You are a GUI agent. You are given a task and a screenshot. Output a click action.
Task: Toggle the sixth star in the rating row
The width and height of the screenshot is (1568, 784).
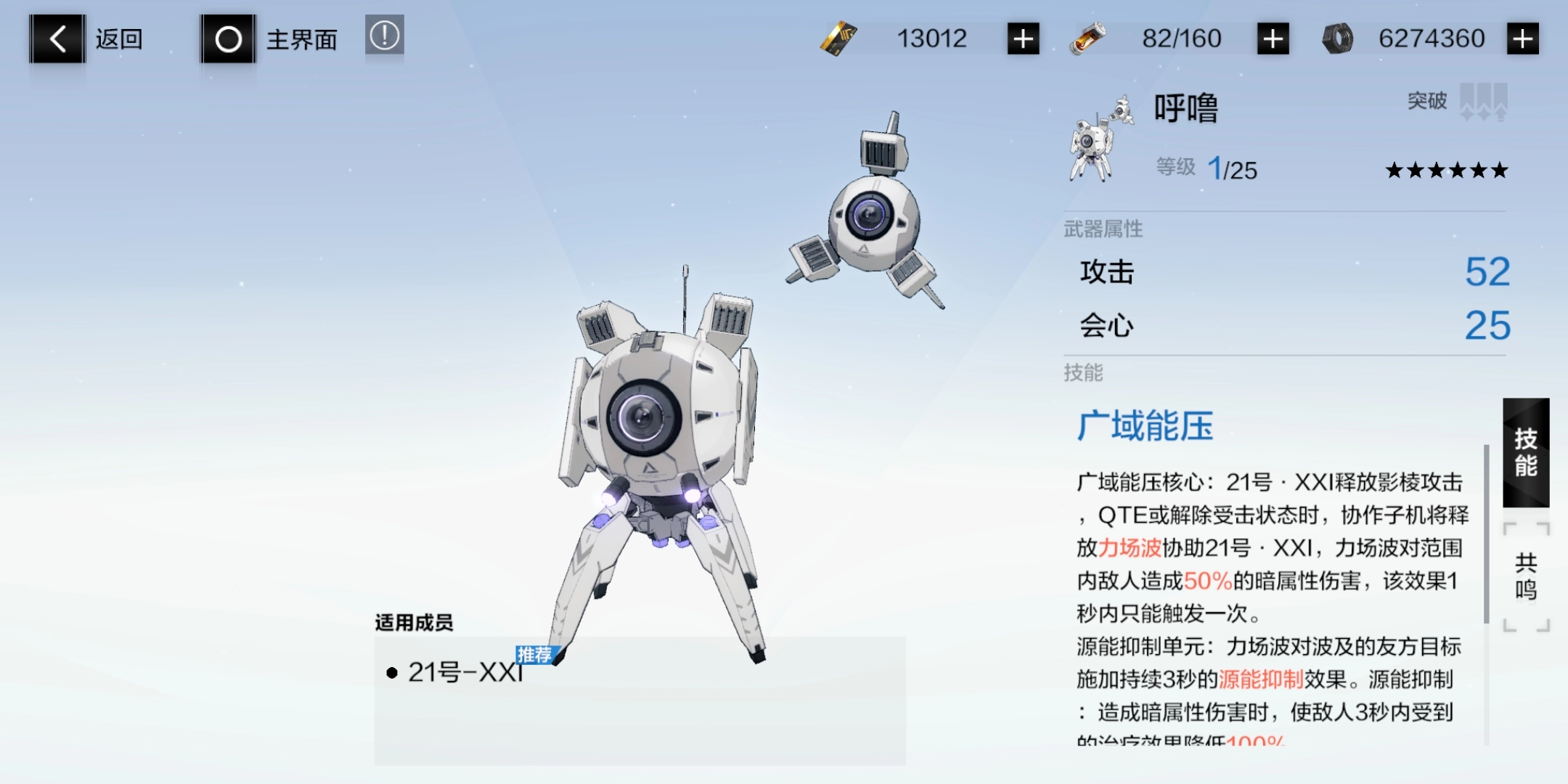(x=1498, y=170)
